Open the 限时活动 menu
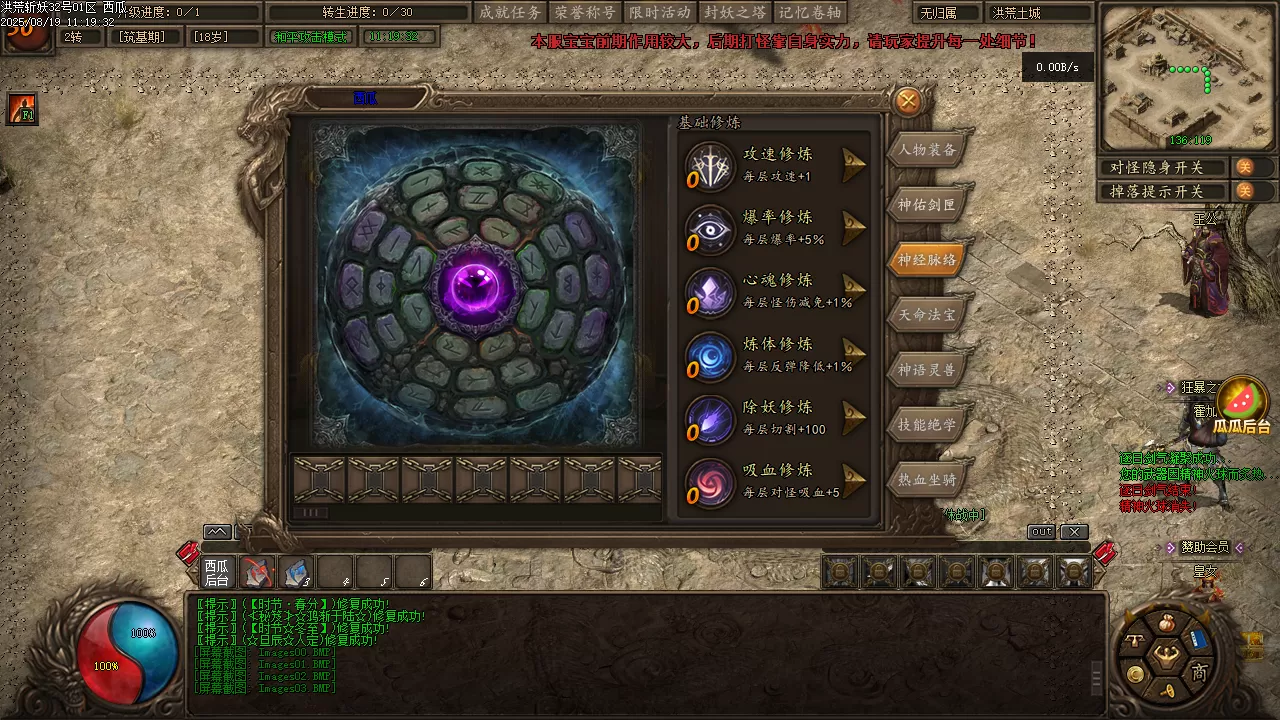 tap(660, 13)
